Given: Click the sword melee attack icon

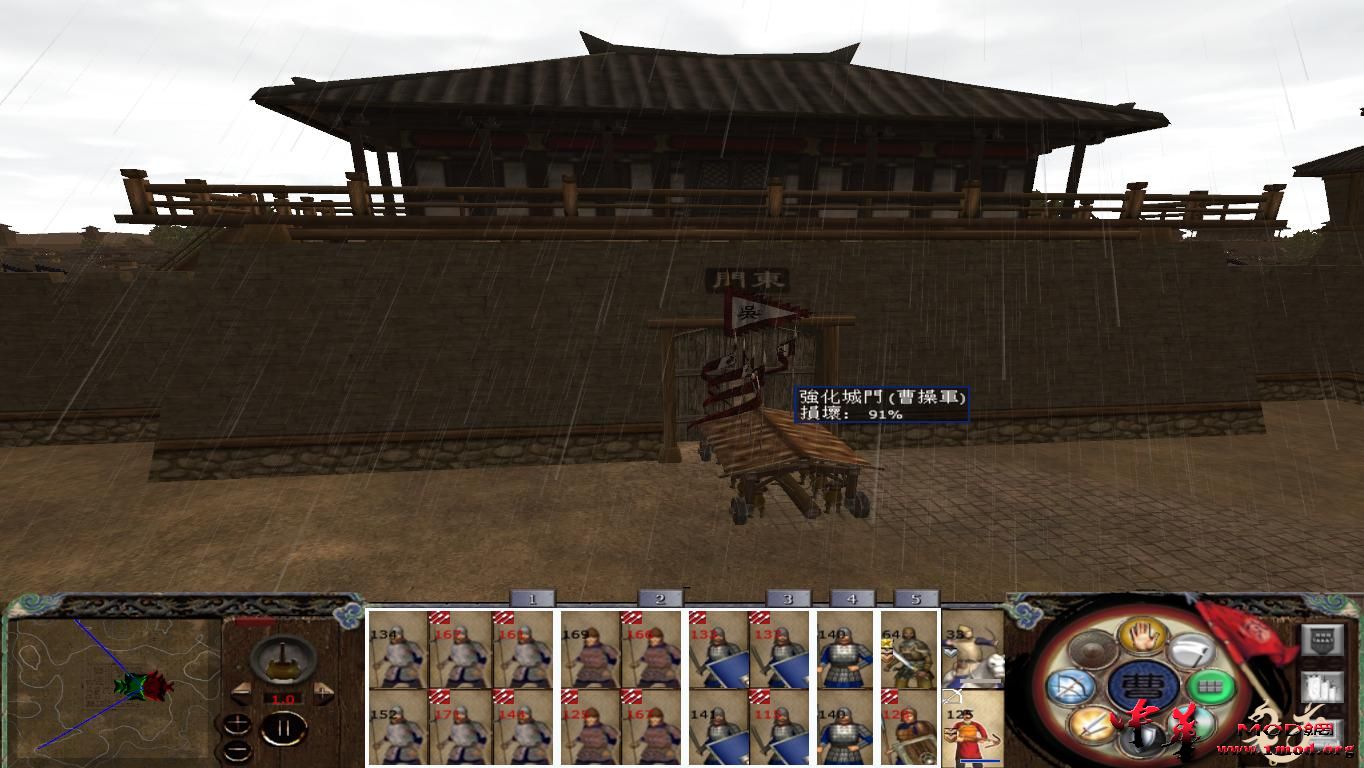Looking at the screenshot, I should [x=1092, y=724].
